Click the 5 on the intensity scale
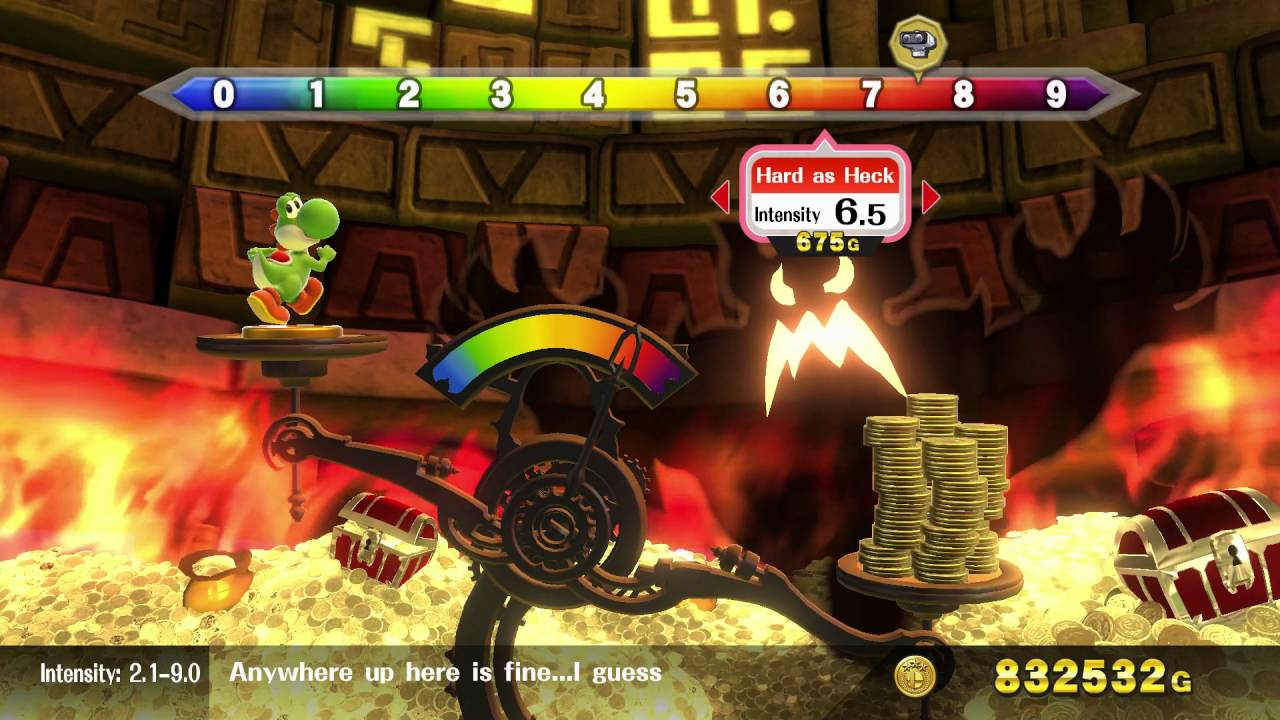The image size is (1280, 720). 686,95
